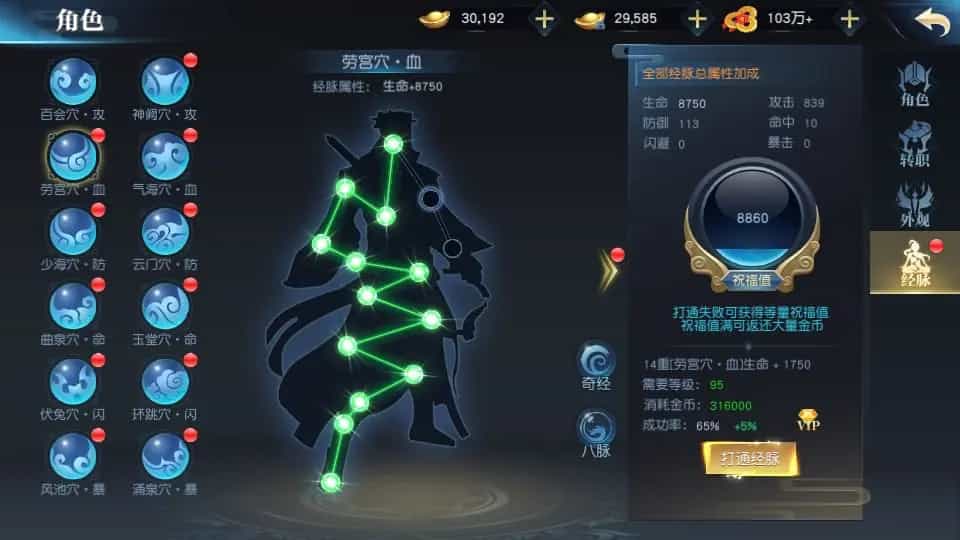
Task: Click the 打通经脉 button
Action: coord(750,459)
